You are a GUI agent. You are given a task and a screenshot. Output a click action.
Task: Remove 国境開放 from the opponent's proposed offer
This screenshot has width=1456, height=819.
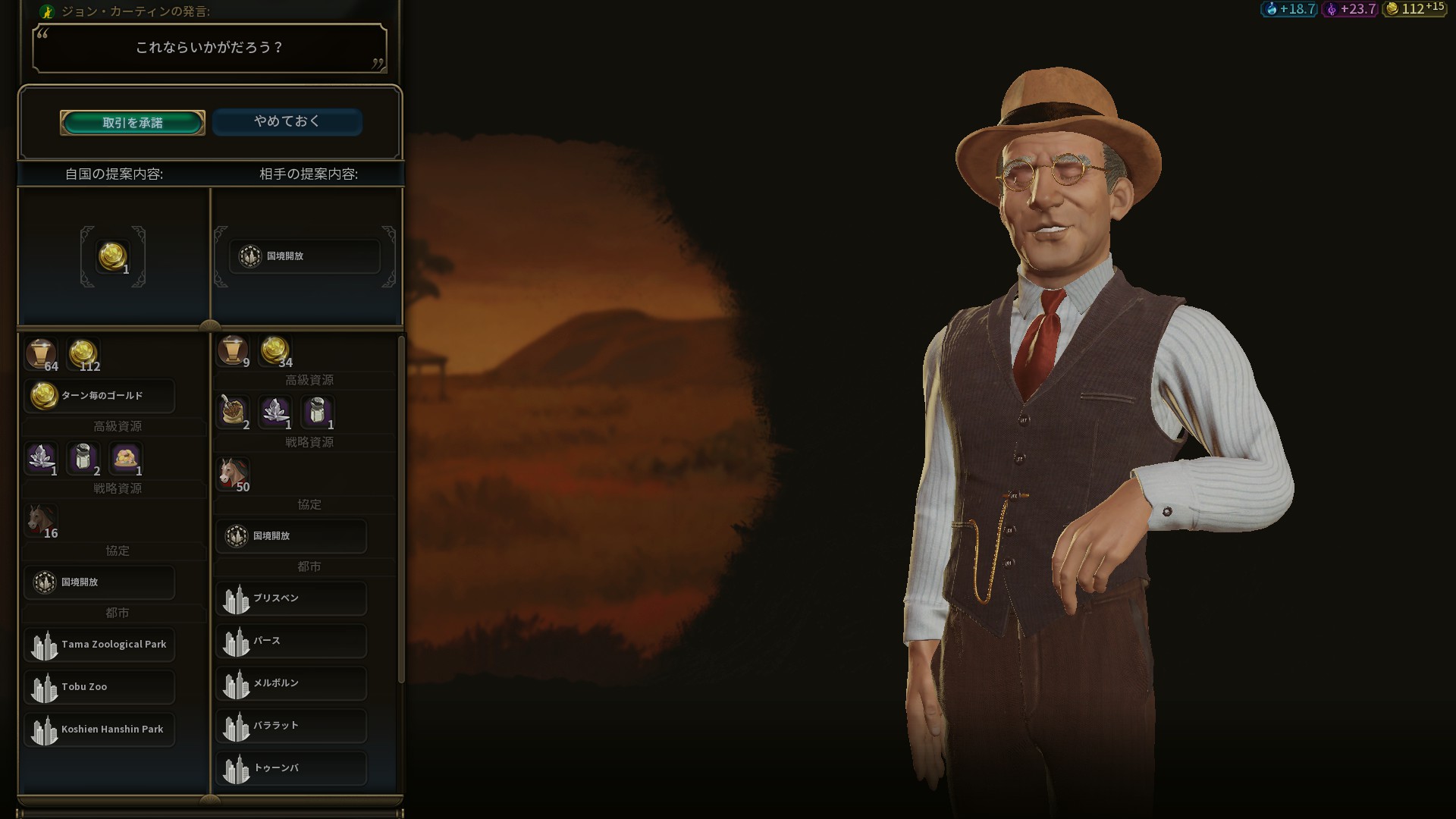pos(303,256)
